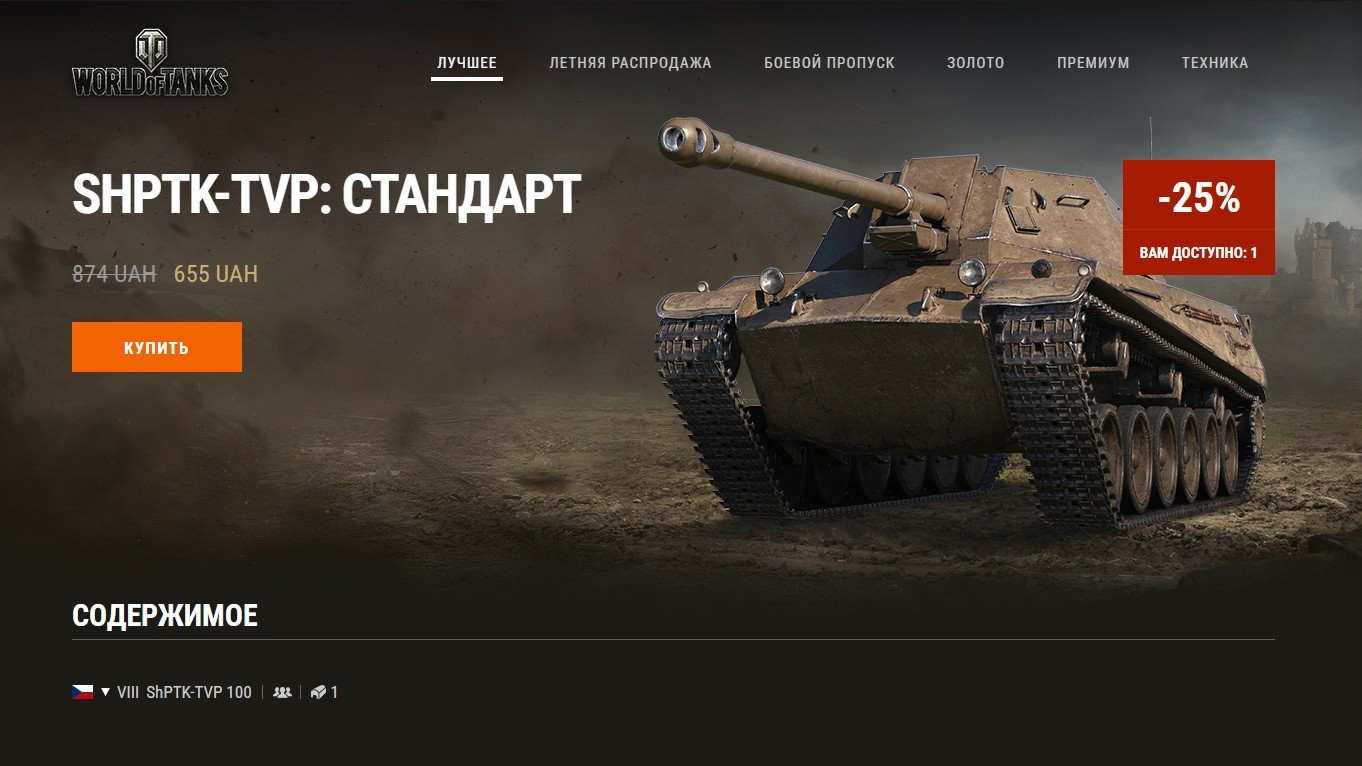
Task: Switch to the ЛЕТНЯЯ РАСПРОДАЖА tab
Action: pyautogui.click(x=631, y=62)
